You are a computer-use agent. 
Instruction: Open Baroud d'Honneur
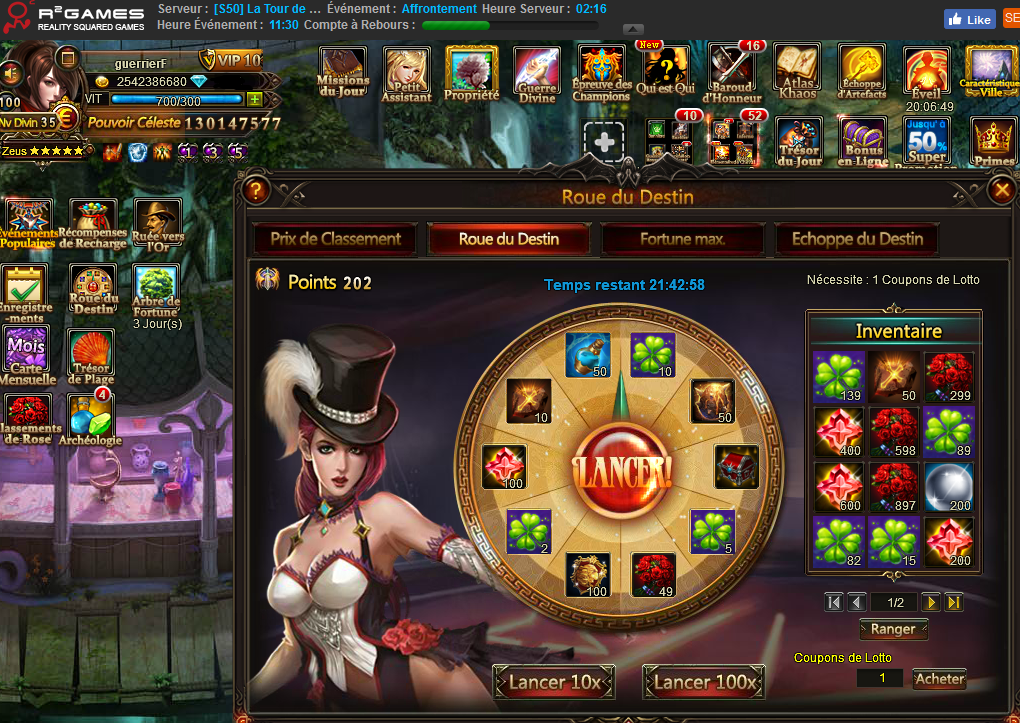(732, 72)
